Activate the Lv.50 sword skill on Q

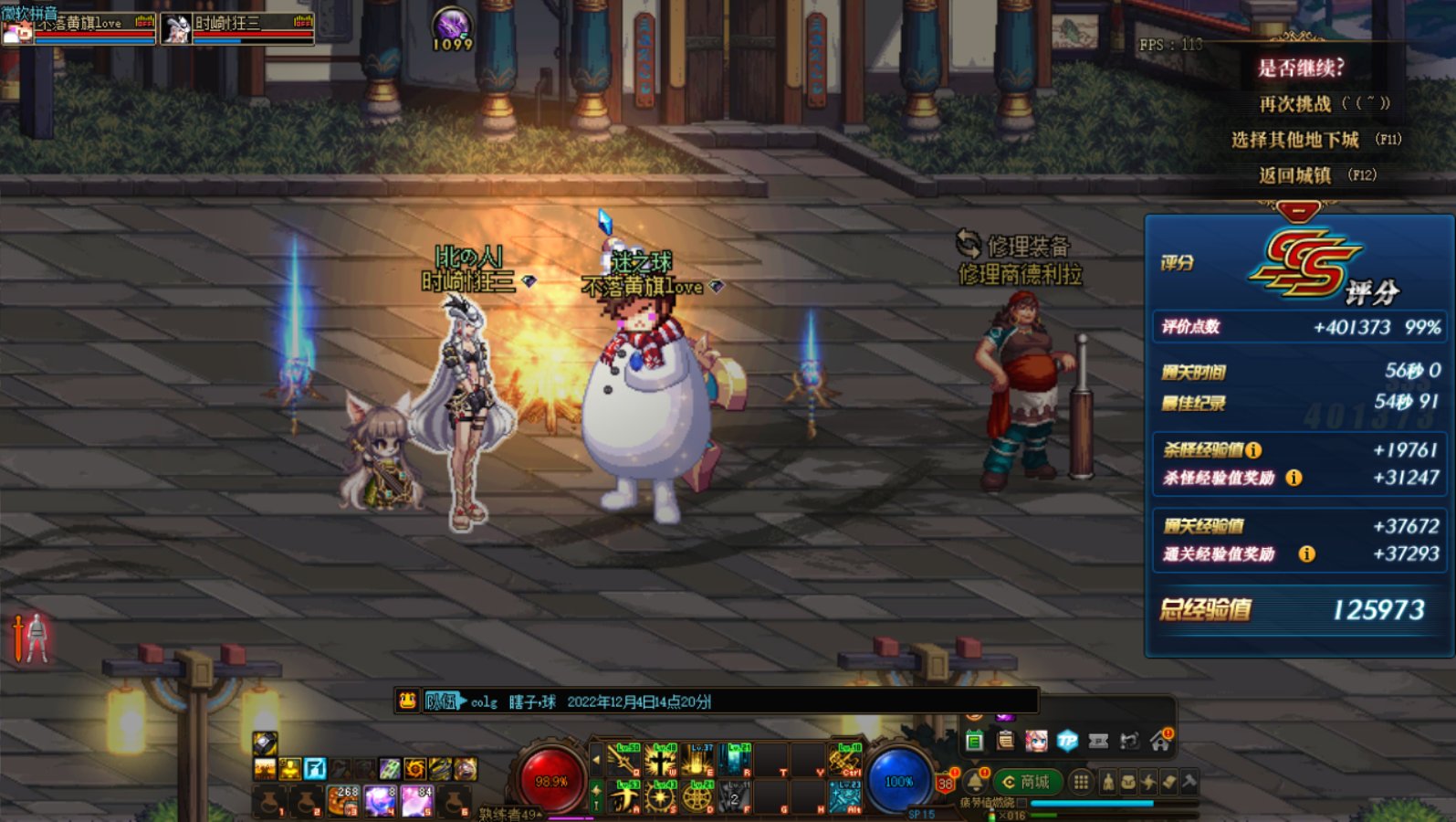623,760
